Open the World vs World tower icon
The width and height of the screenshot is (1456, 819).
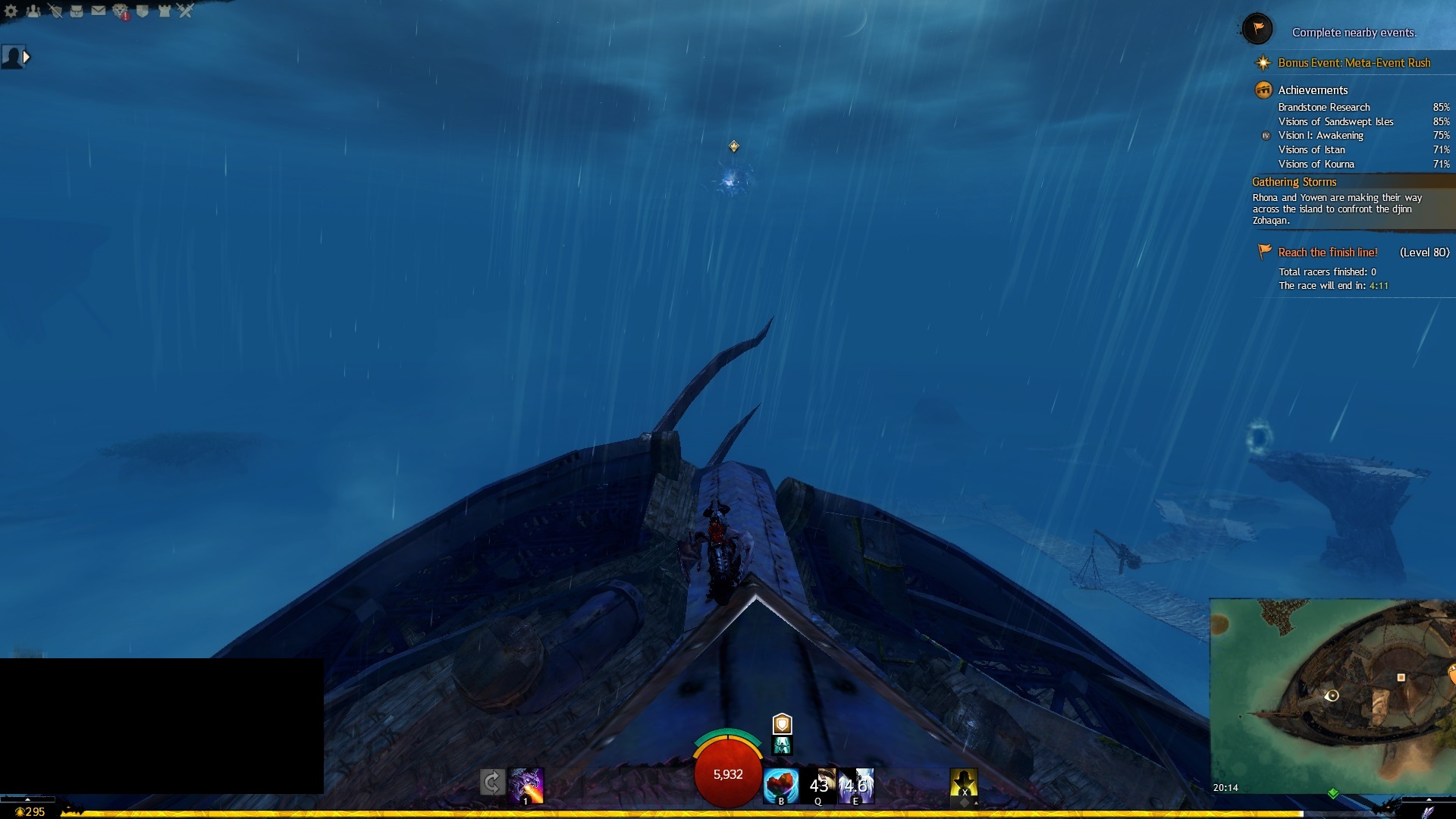164,11
